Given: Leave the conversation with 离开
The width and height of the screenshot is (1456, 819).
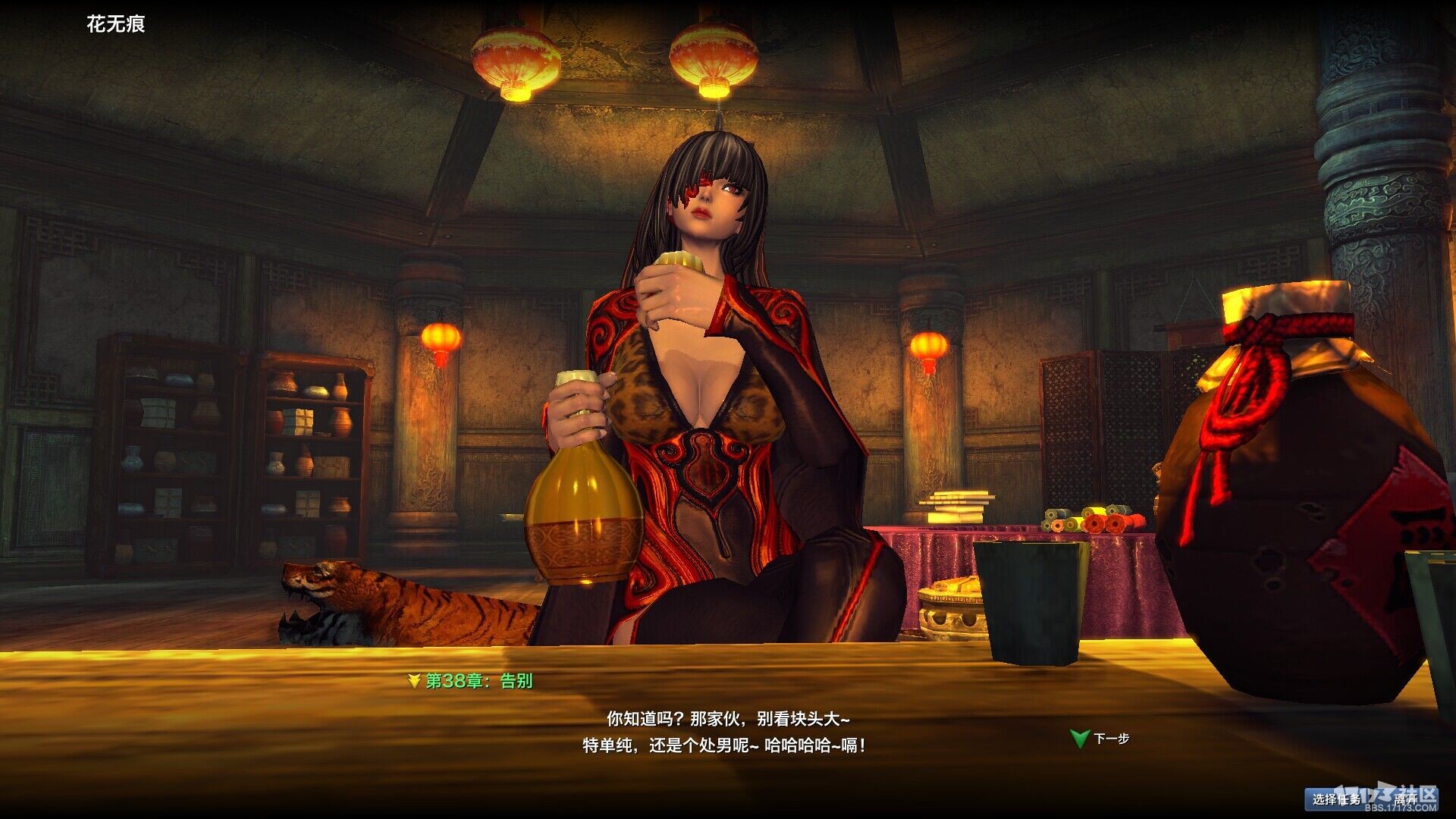Looking at the screenshot, I should [x=1404, y=799].
